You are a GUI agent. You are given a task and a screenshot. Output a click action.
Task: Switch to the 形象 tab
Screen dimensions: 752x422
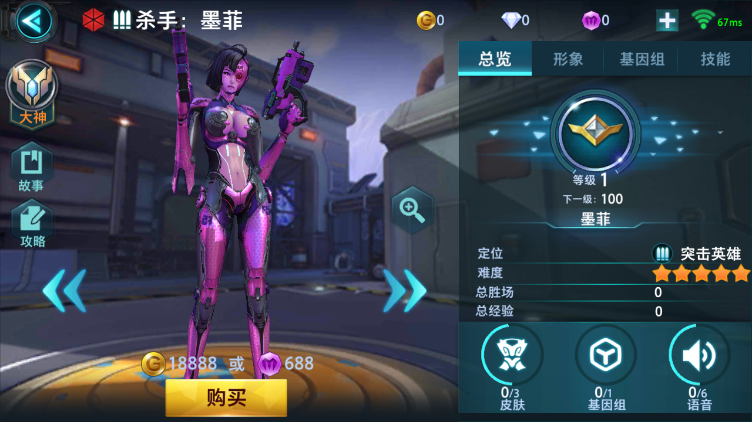click(x=568, y=59)
